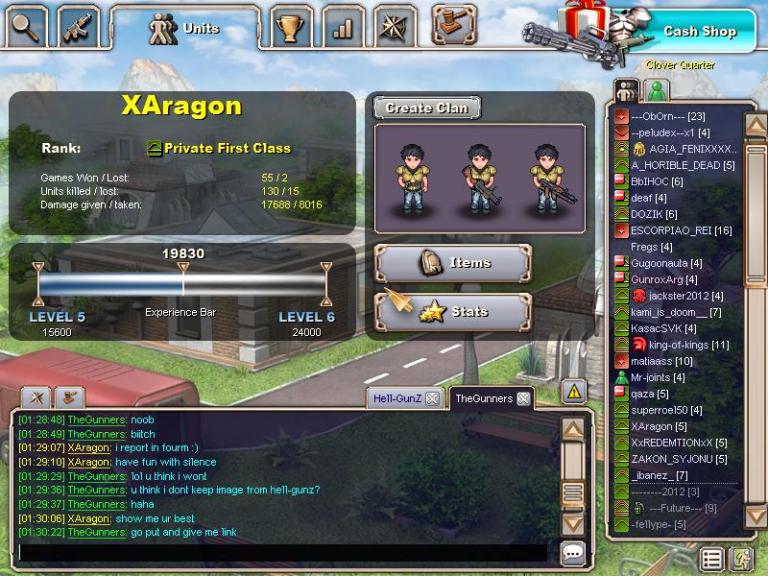Switch to the rifle weapons tab
The image size is (768, 576).
(x=79, y=26)
